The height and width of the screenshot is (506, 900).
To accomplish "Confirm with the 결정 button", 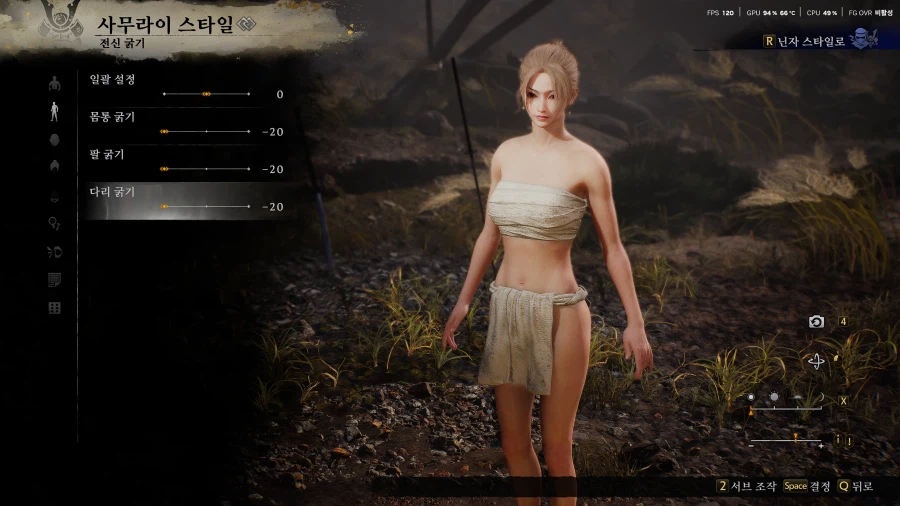I will 806,486.
